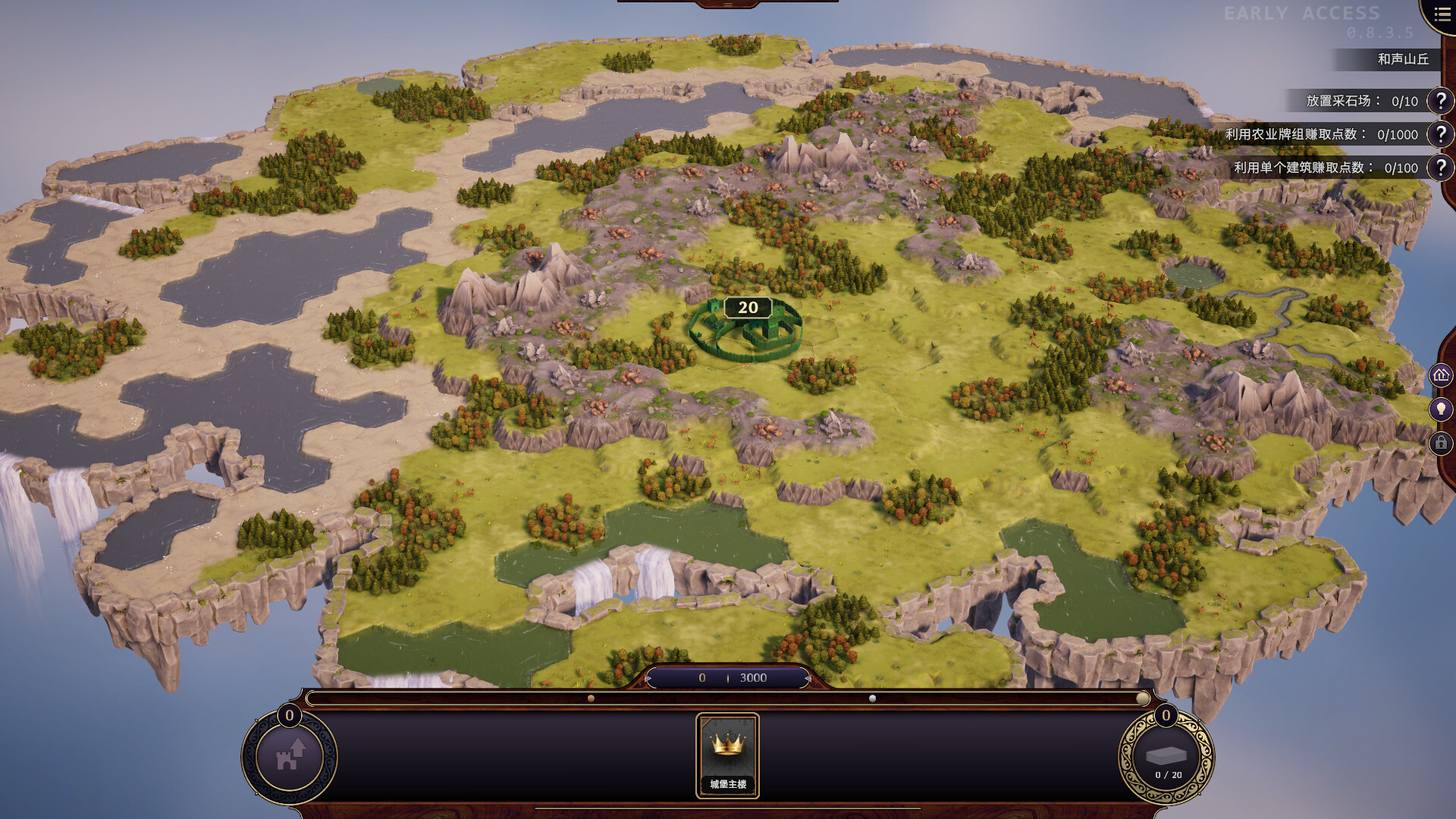The image size is (1456, 819).
Task: Click the house icon button
Action: [x=1441, y=375]
